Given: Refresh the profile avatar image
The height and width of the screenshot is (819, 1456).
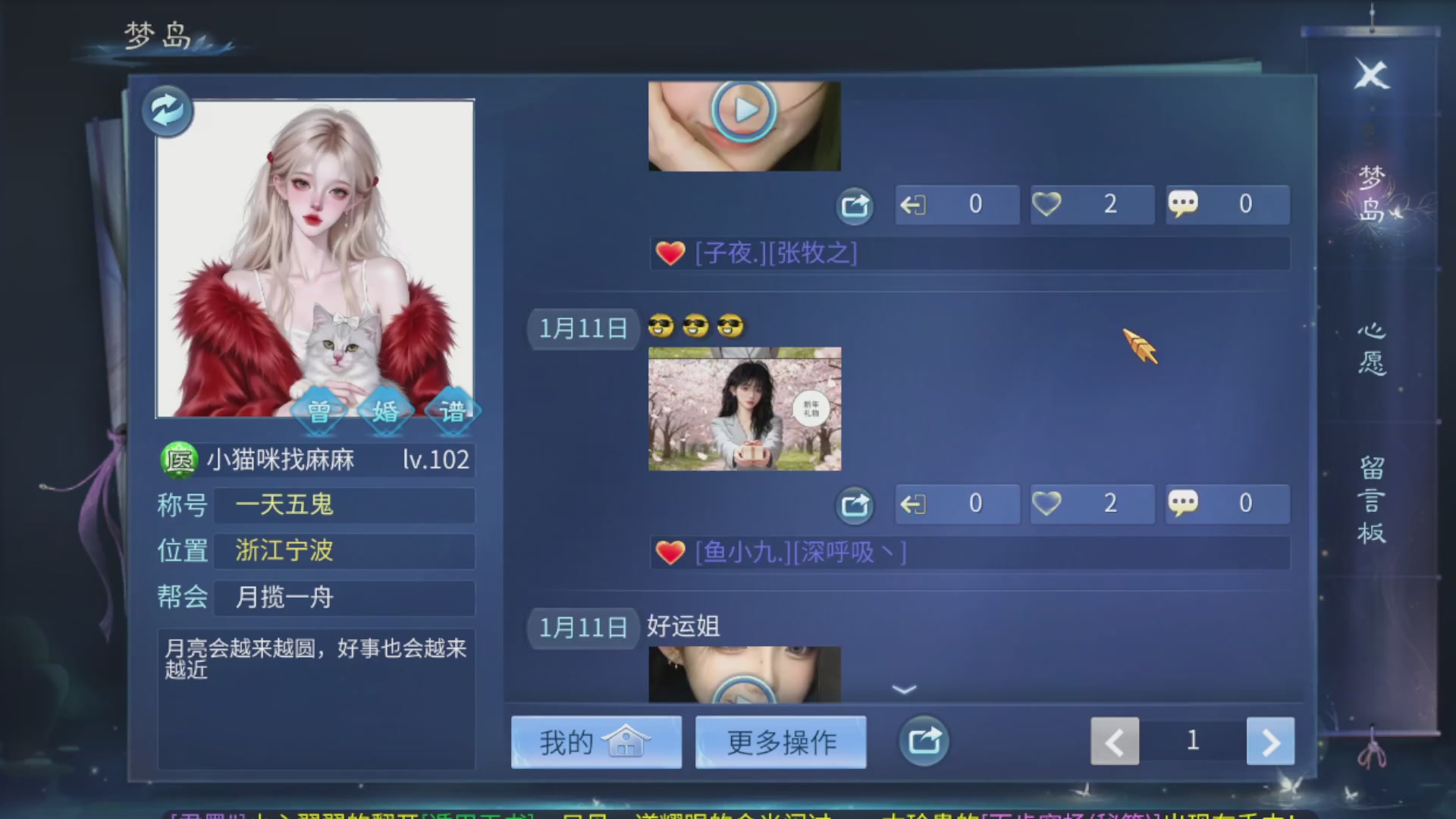Looking at the screenshot, I should click(166, 111).
